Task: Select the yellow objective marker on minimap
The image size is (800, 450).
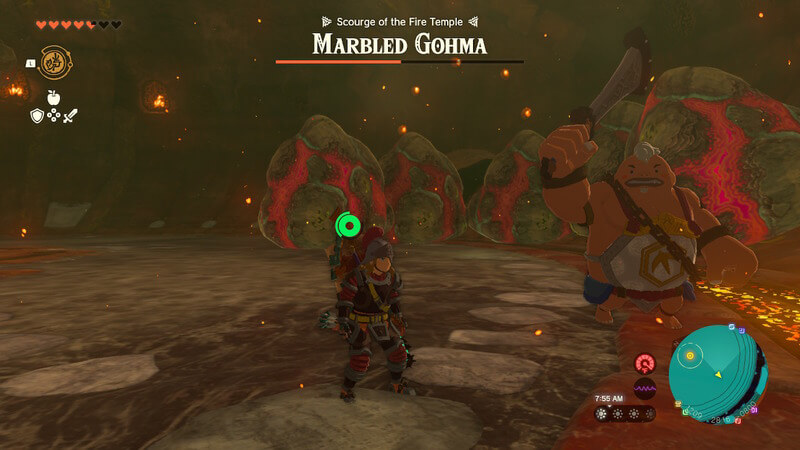Action: click(688, 353)
